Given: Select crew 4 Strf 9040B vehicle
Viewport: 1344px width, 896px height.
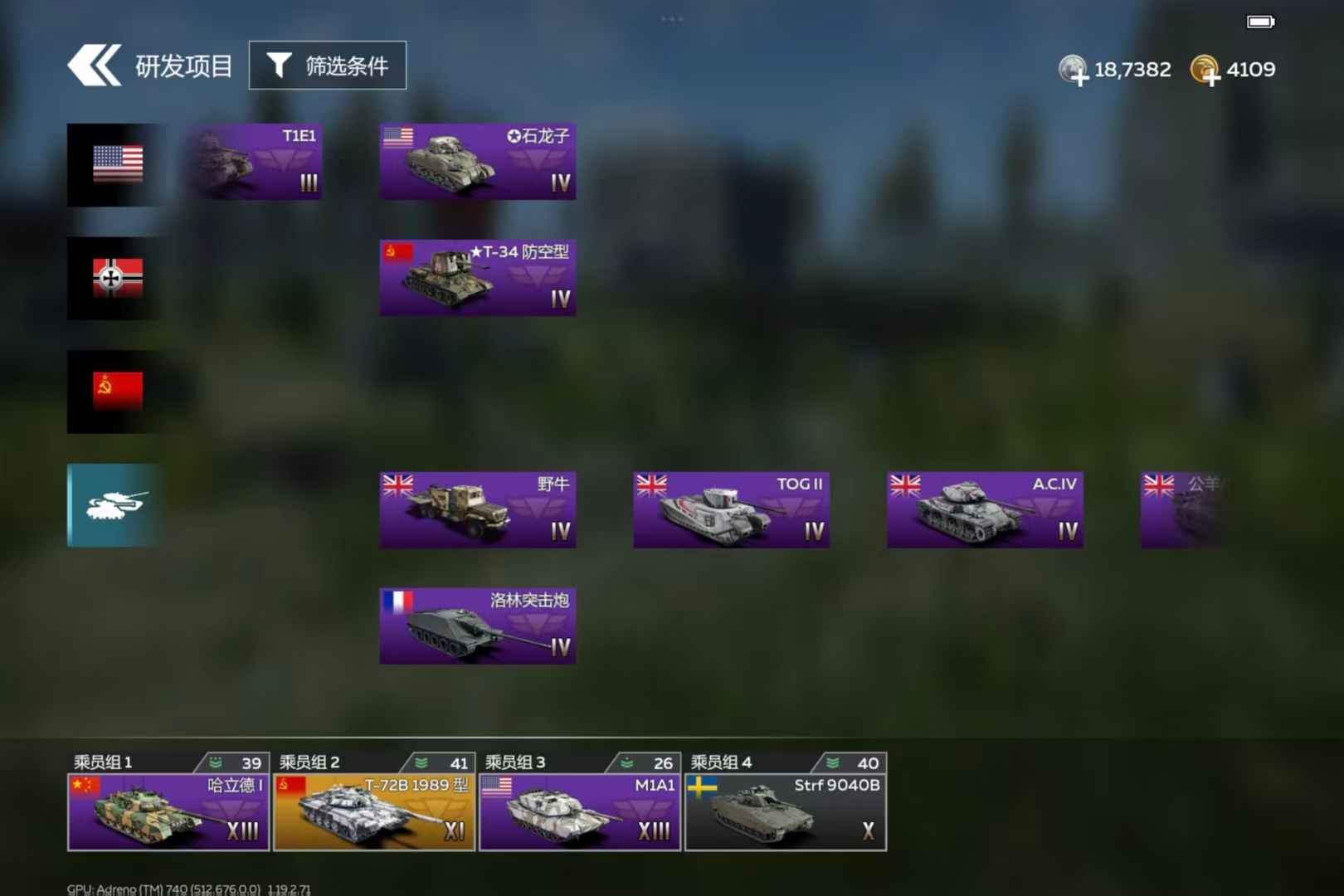Looking at the screenshot, I should [x=786, y=811].
